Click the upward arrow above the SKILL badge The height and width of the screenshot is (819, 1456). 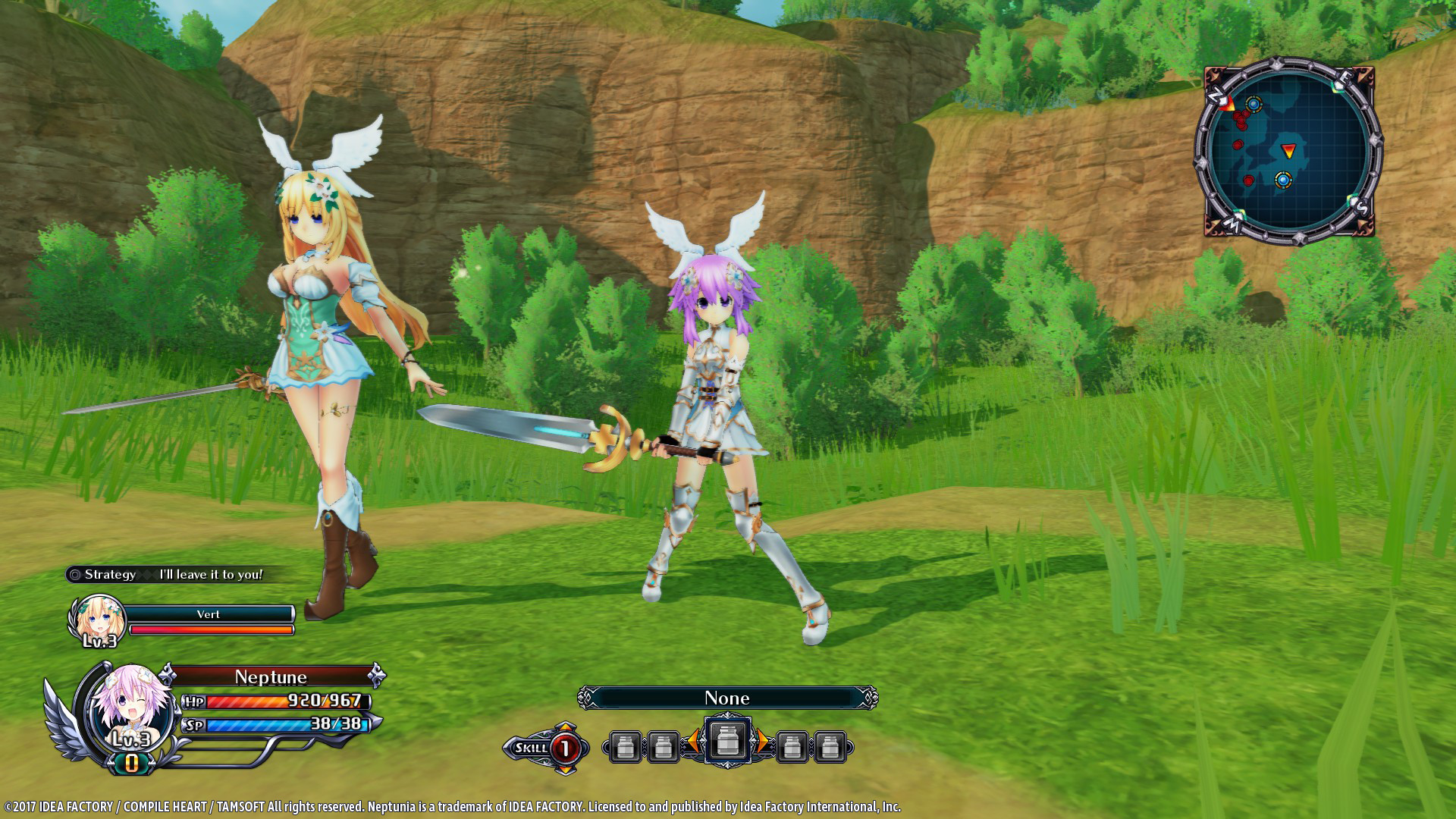(564, 726)
